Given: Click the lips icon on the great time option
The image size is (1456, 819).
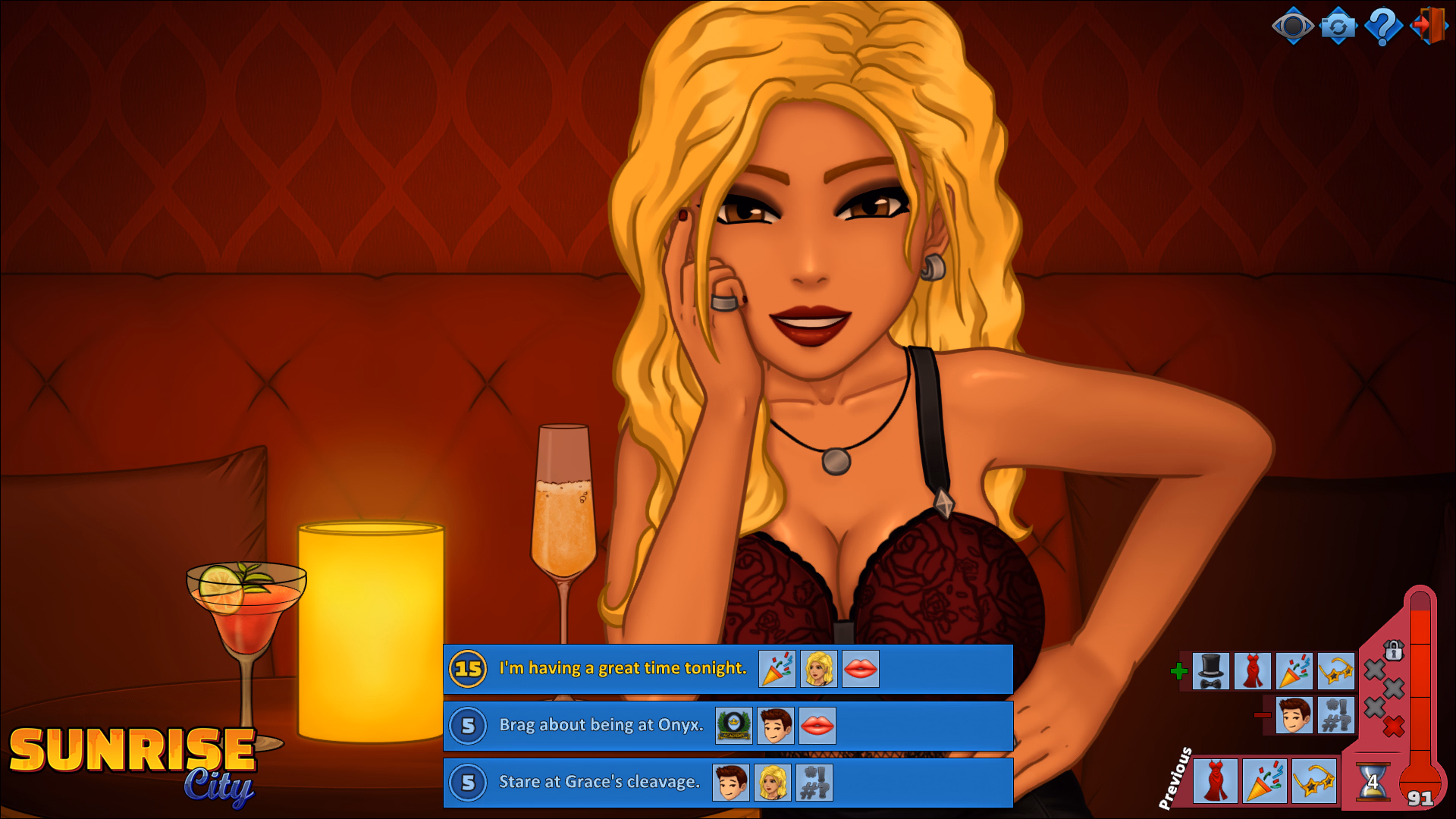Looking at the screenshot, I should coord(861,669).
